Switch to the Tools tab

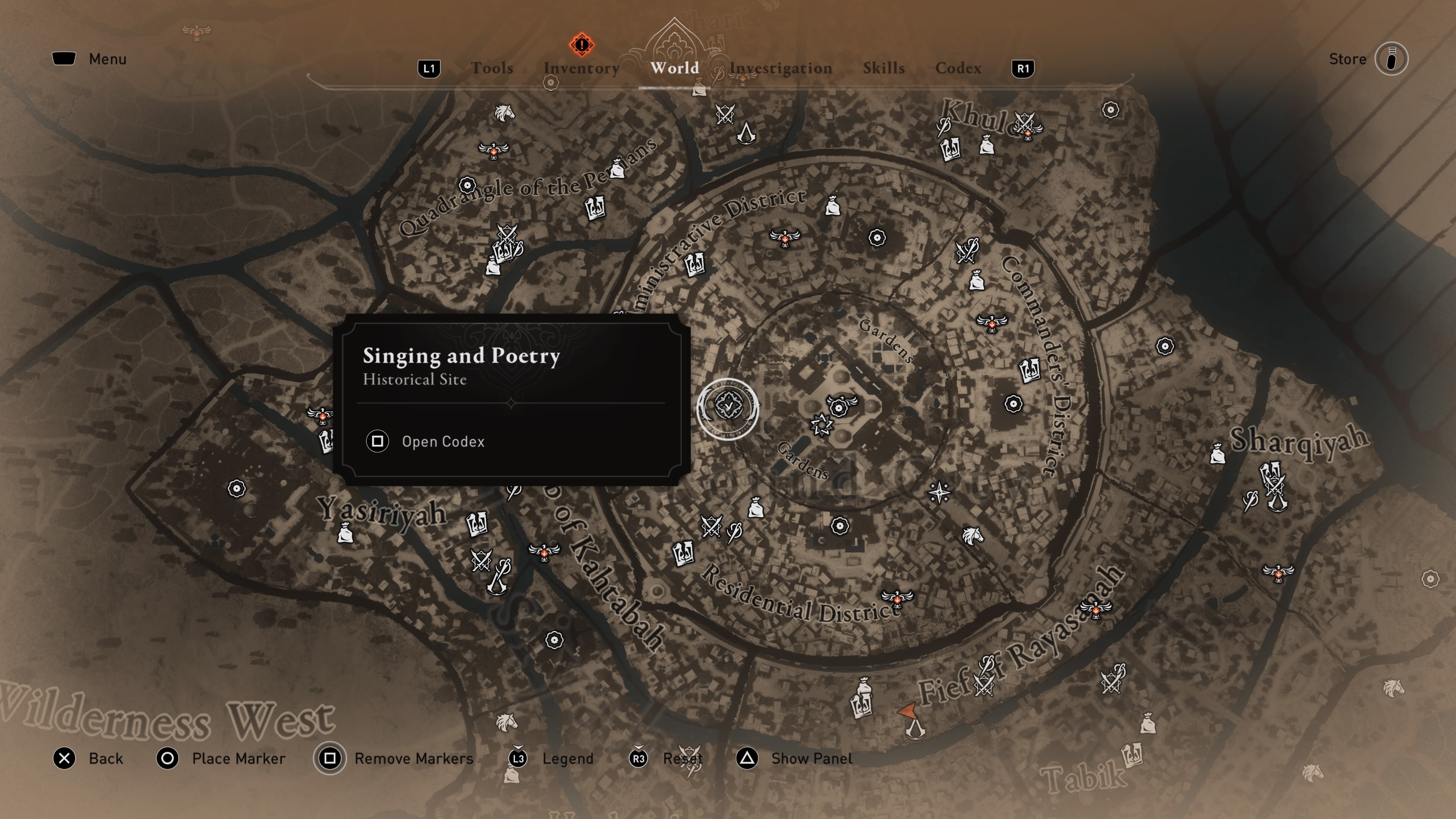[x=492, y=68]
